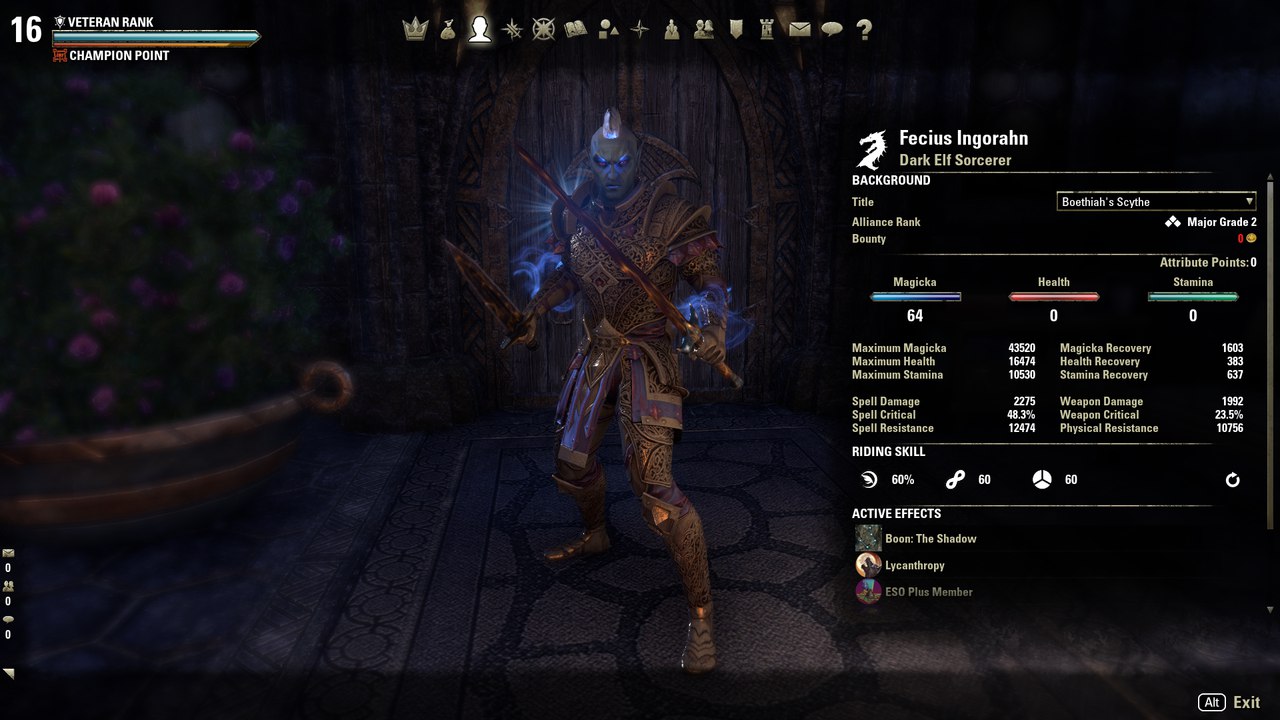Open the notifications speech bubble icon
The image size is (1280, 720).
(832, 30)
